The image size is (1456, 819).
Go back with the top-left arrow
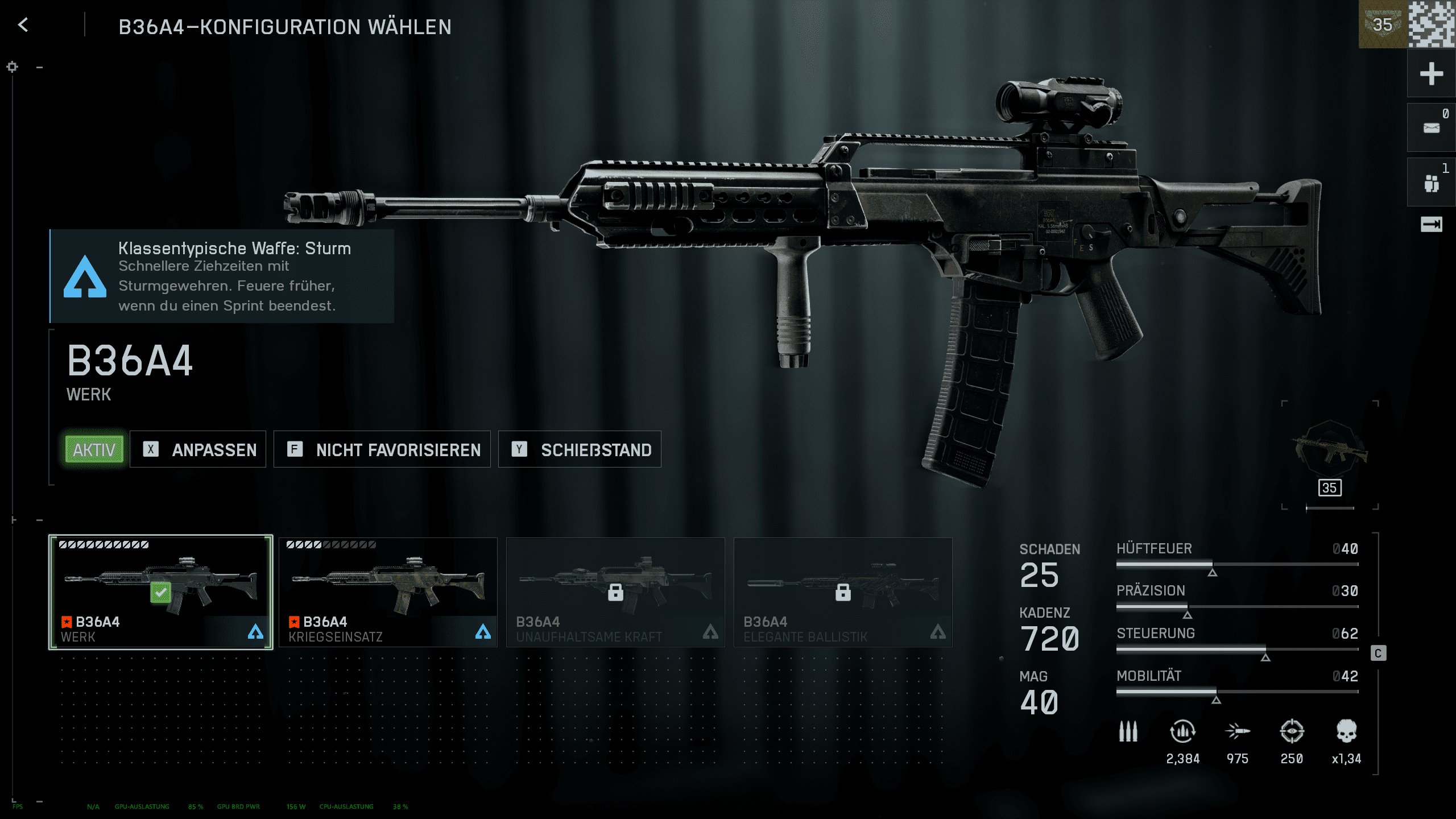tap(23, 25)
